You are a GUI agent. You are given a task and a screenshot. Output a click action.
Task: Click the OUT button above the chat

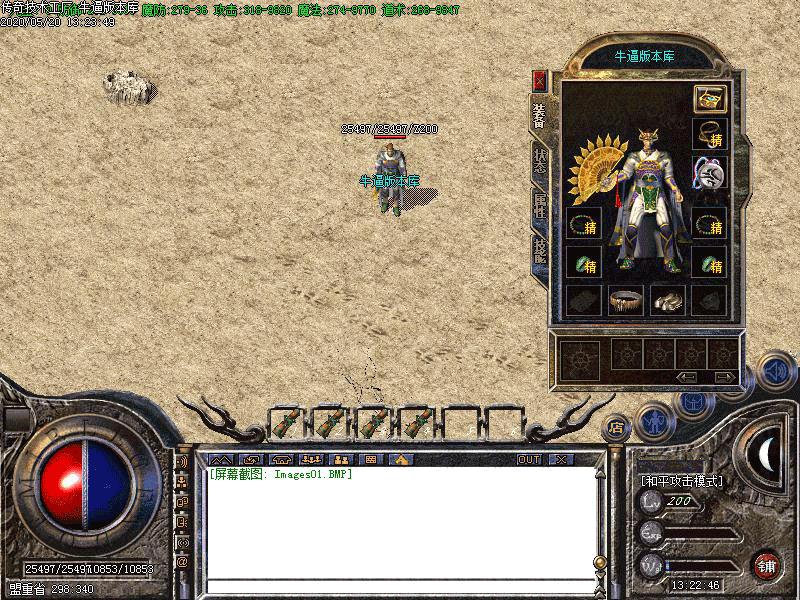pyautogui.click(x=529, y=459)
